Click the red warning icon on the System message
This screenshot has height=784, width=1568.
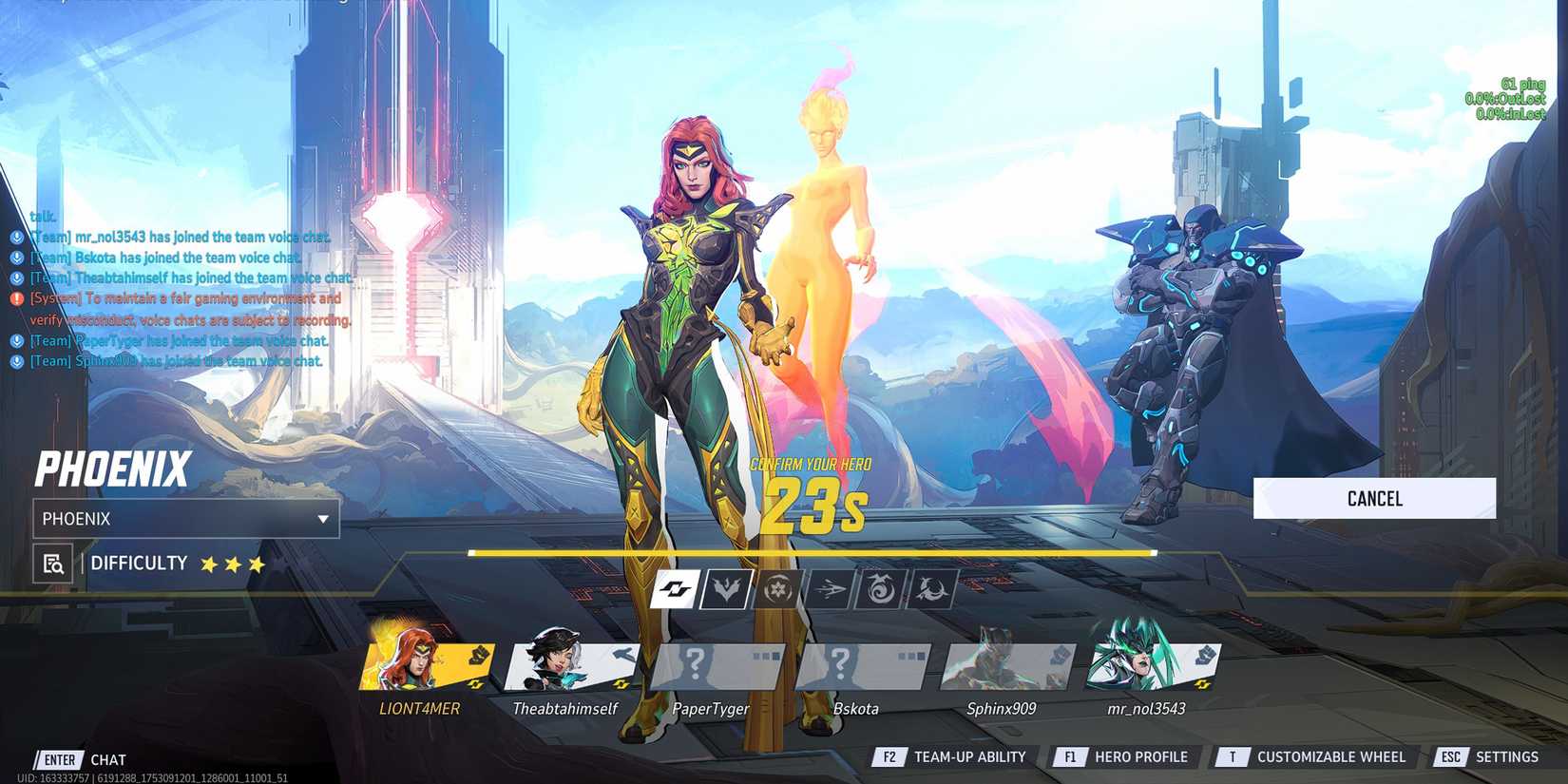(16, 297)
